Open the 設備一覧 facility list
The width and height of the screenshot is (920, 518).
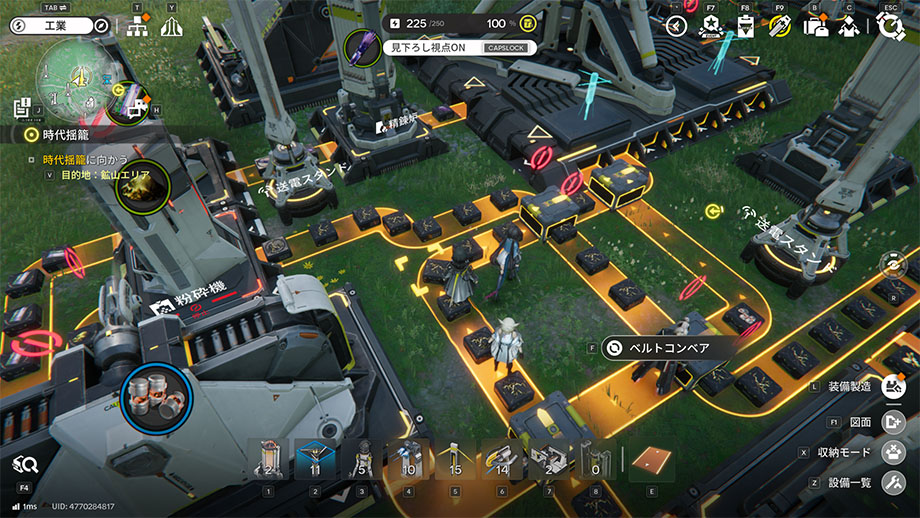(x=894, y=484)
